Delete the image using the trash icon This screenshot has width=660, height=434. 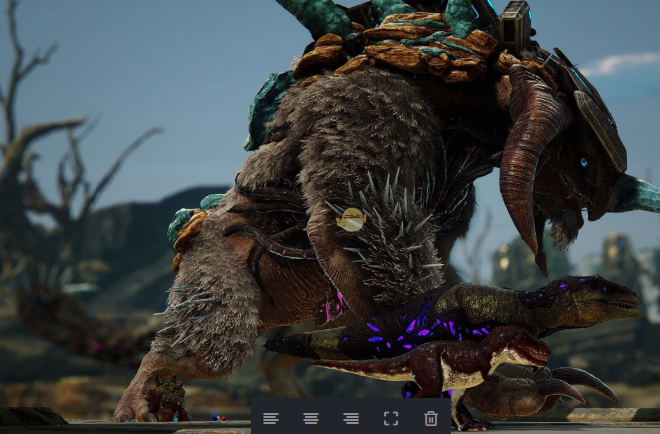coord(431,418)
